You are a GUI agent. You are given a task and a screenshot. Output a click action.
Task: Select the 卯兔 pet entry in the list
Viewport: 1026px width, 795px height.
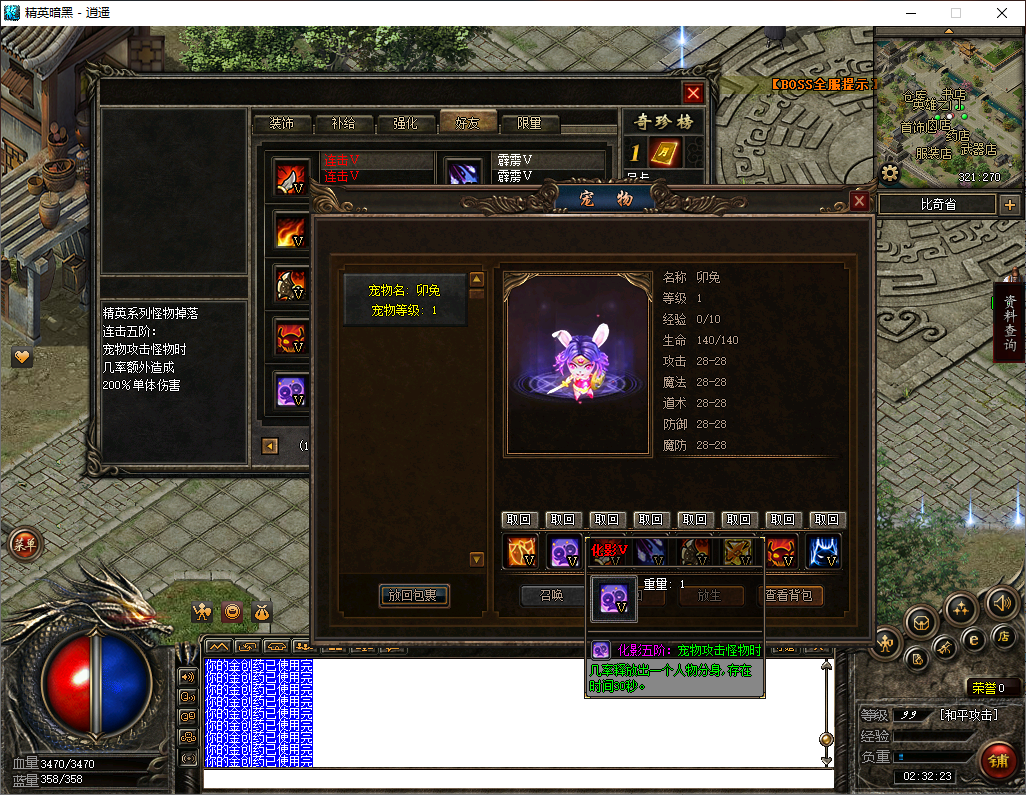(x=405, y=300)
